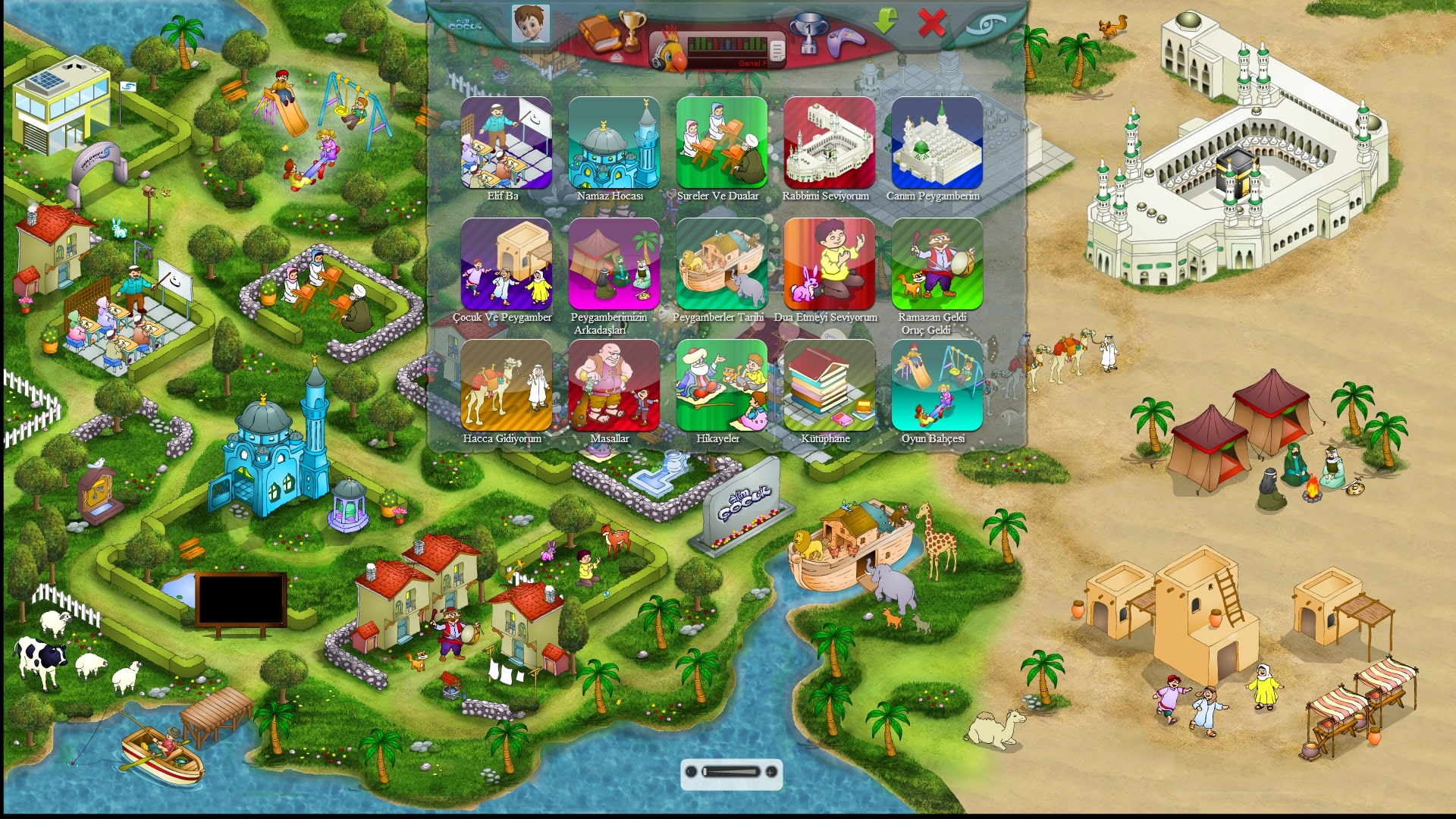The image size is (1456, 819).
Task: Open Hacca Gidiyorum camel tile
Action: pos(506,385)
